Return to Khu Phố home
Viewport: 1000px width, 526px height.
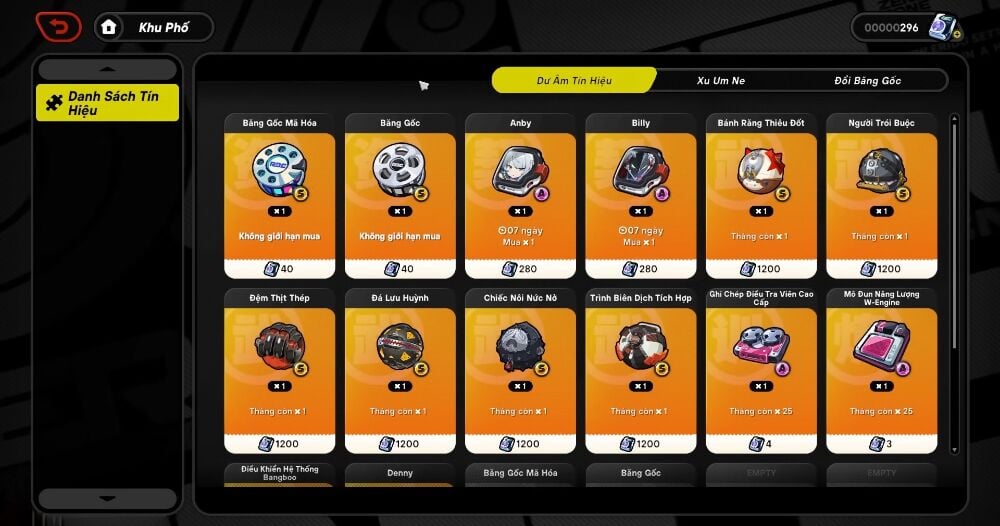pyautogui.click(x=154, y=27)
